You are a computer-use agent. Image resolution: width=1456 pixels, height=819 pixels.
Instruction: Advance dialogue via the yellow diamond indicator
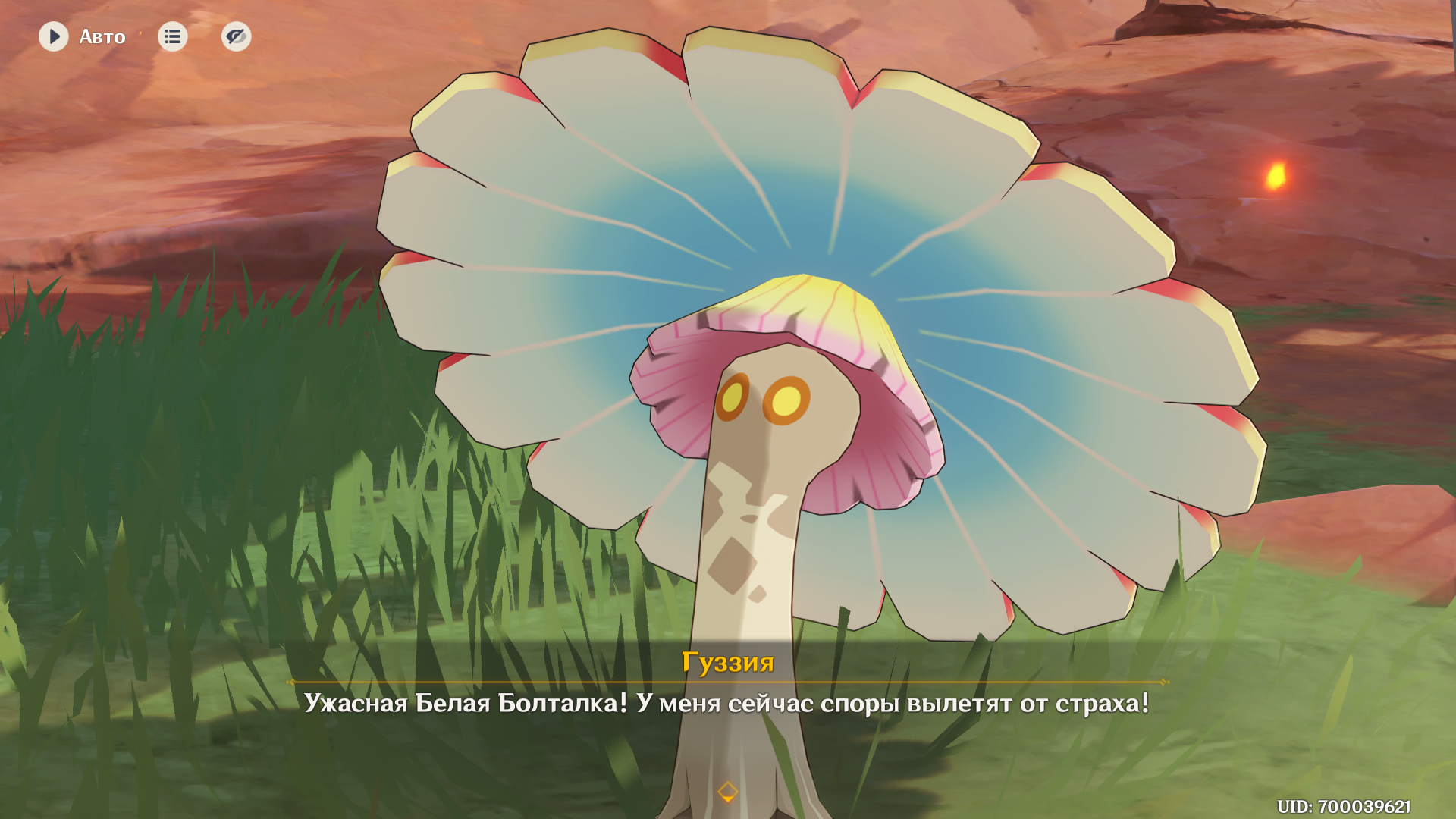tap(727, 792)
